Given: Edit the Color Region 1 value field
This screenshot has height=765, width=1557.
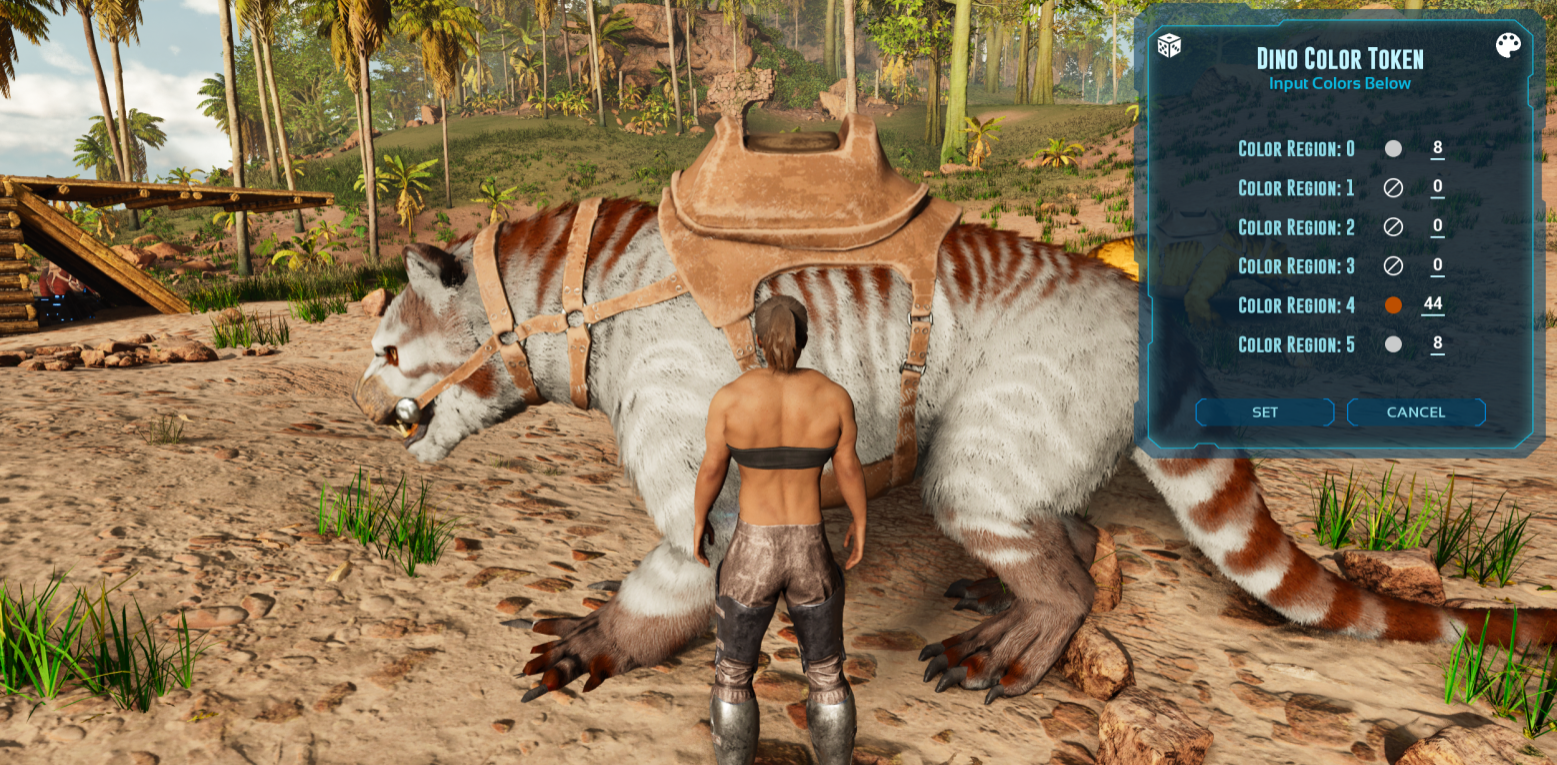Looking at the screenshot, I should [x=1437, y=187].
